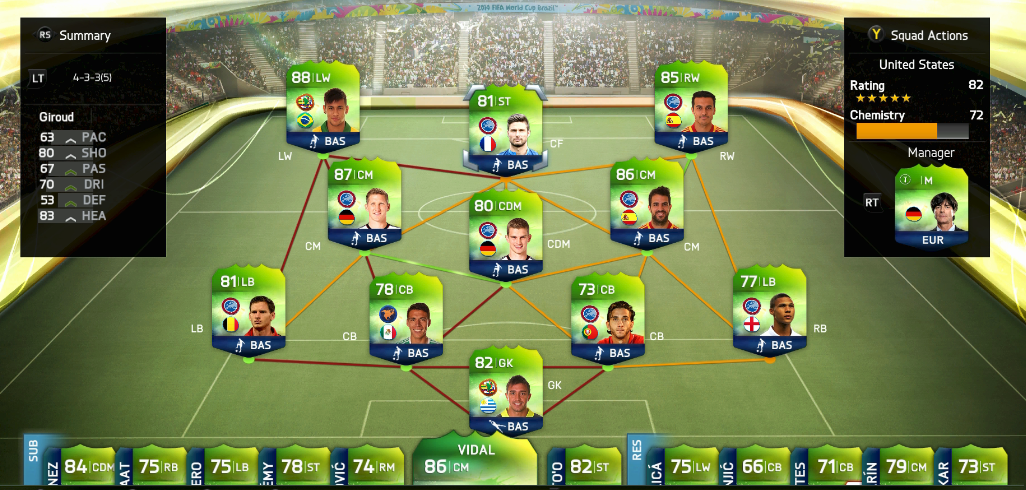Select the 78 CB Mexican defender card
Viewport: 1026px width, 490px height.
(406, 320)
